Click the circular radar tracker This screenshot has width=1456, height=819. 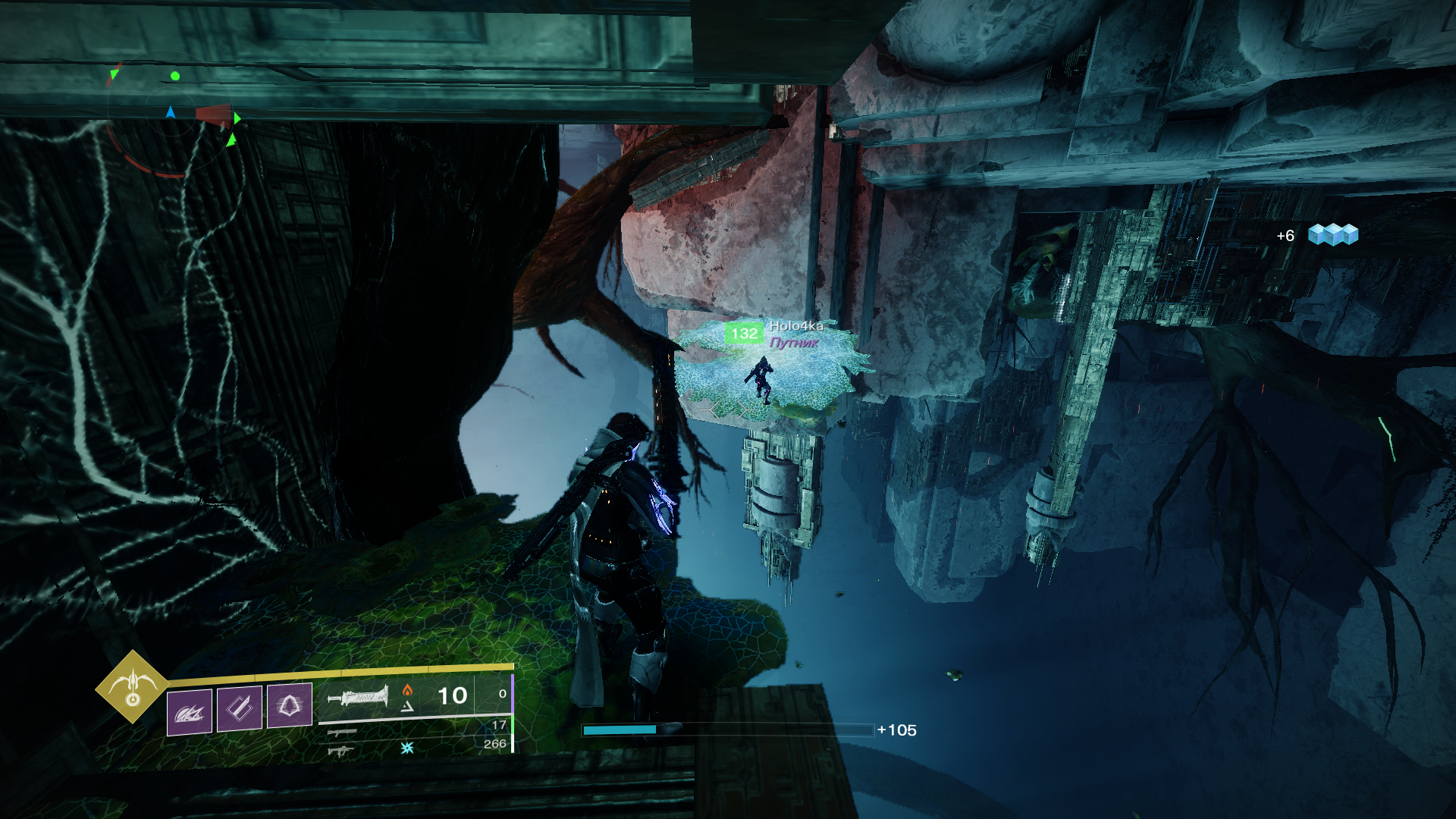tap(171, 115)
